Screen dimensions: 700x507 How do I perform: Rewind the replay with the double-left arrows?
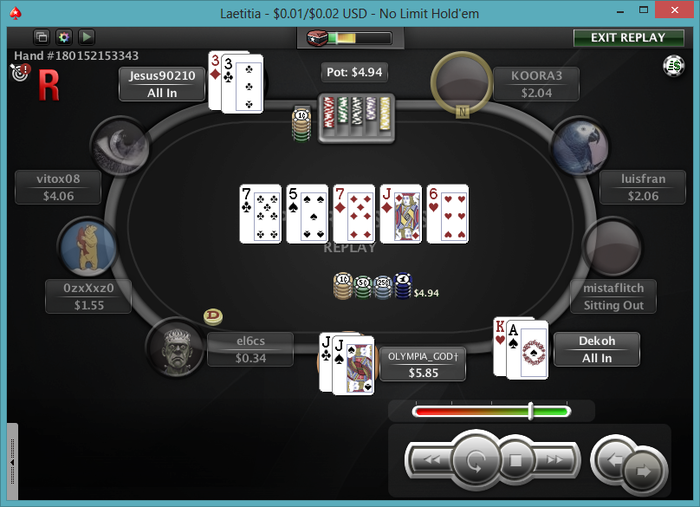pos(430,460)
